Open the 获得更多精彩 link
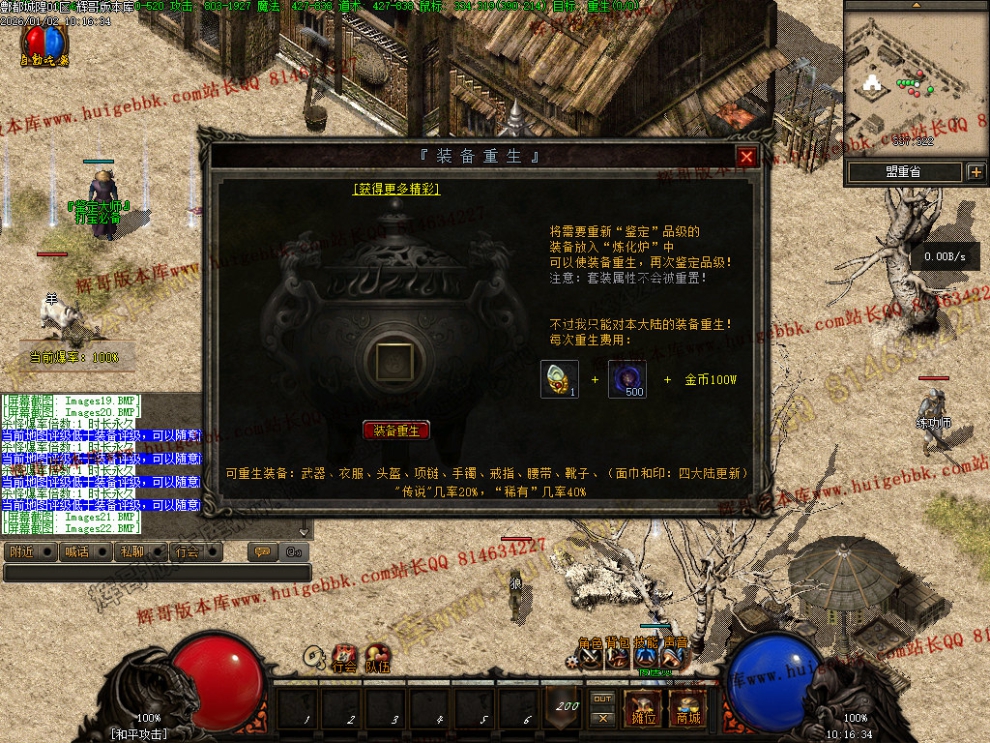990x743 pixels. pyautogui.click(x=396, y=188)
